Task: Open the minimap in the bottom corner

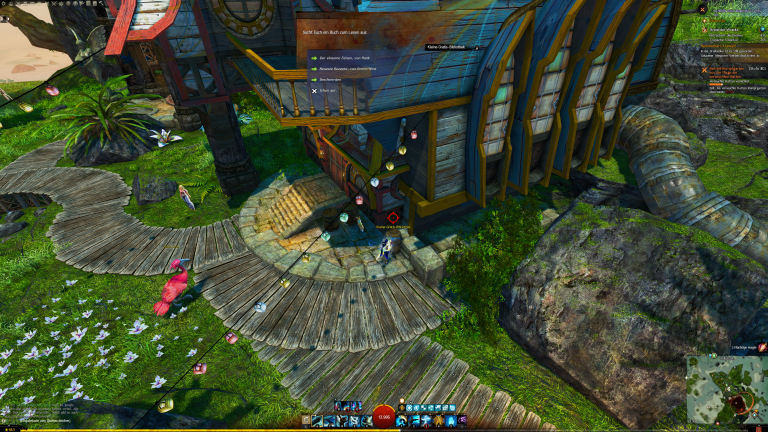Action: click(726, 392)
